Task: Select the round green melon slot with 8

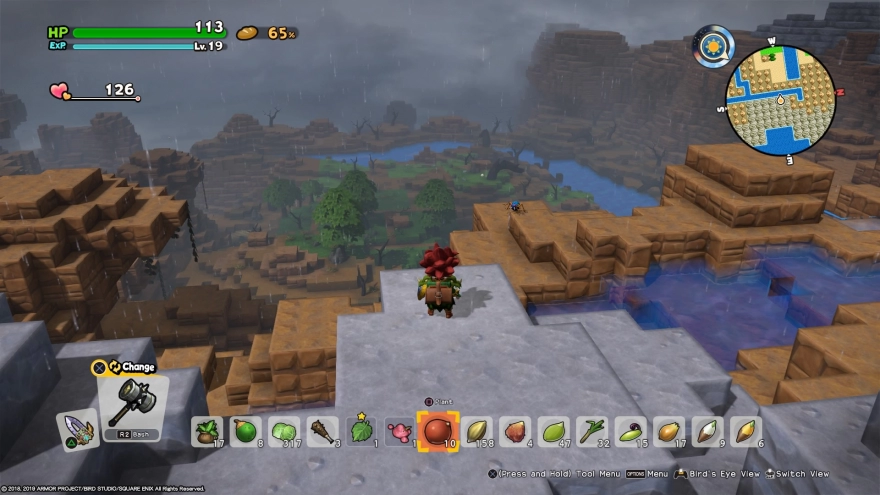Action: 245,431
